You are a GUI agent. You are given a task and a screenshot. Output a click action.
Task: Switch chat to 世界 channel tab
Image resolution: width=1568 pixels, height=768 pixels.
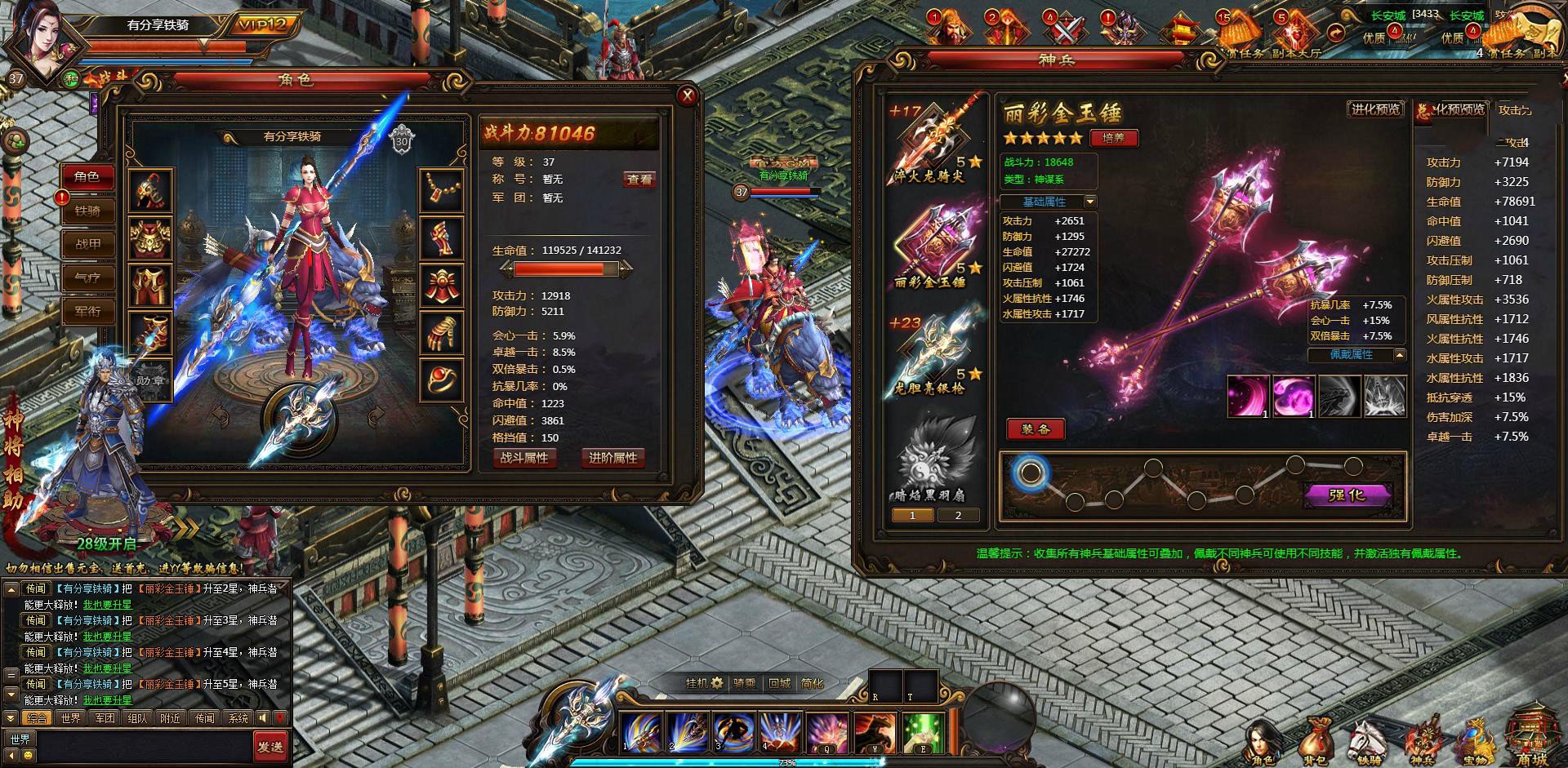[x=71, y=718]
